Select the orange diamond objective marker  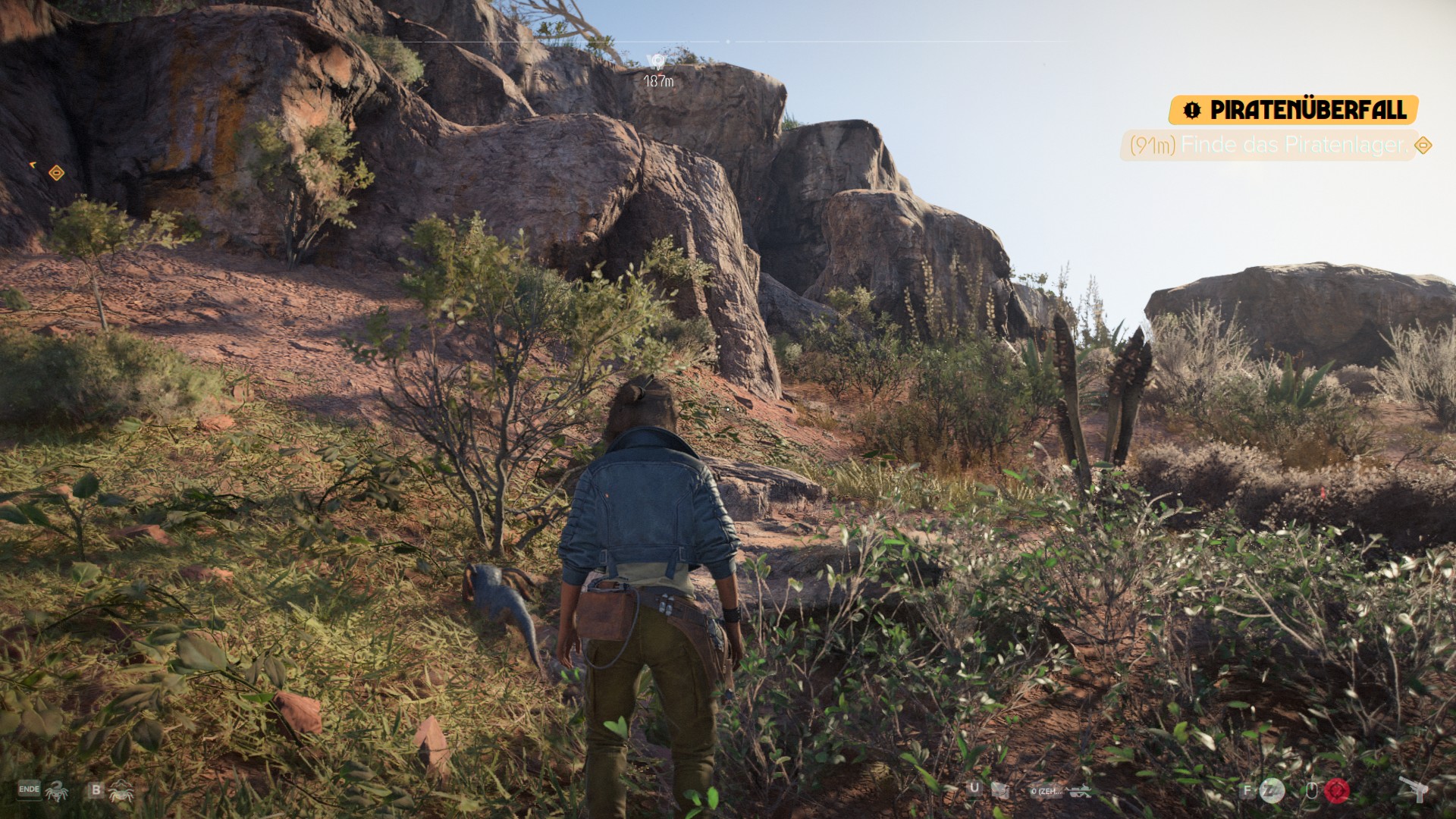[56, 174]
